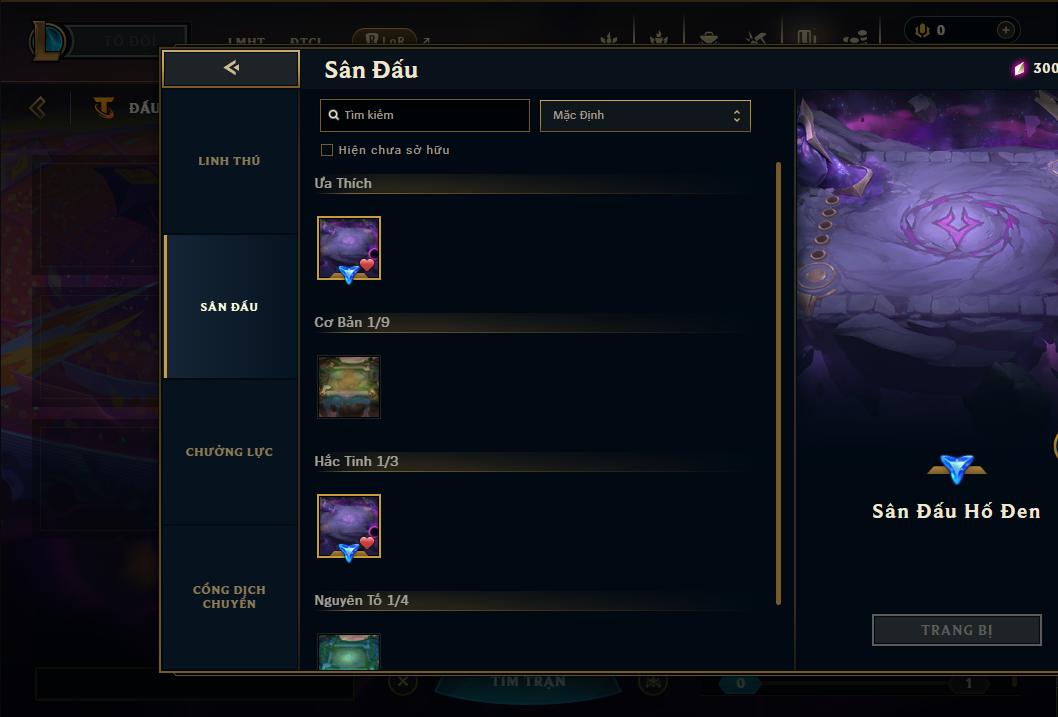
Task: Select the arena under Ưa Thích
Action: coord(349,248)
